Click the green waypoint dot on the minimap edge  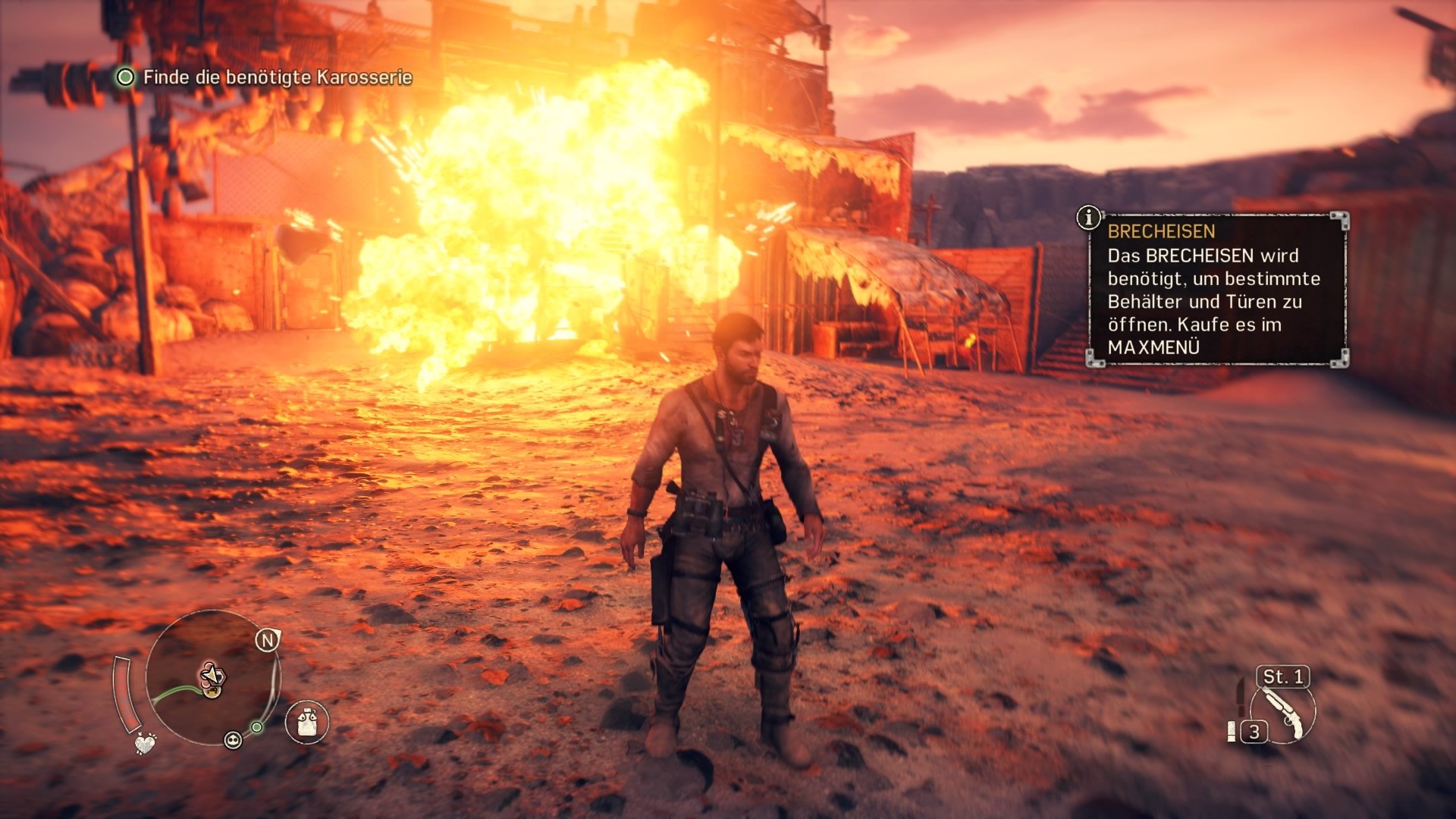(x=256, y=727)
